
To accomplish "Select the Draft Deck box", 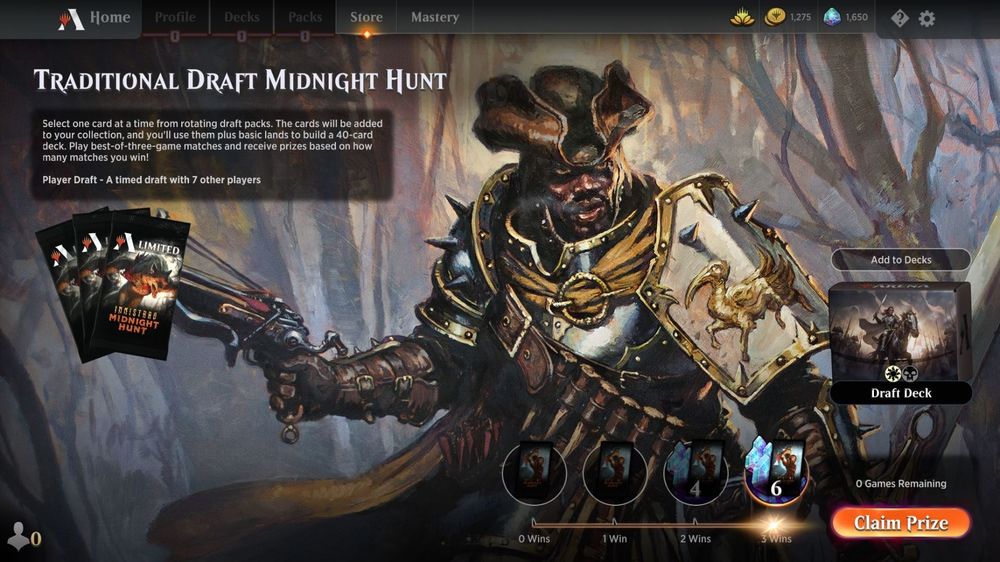I will 900,340.
